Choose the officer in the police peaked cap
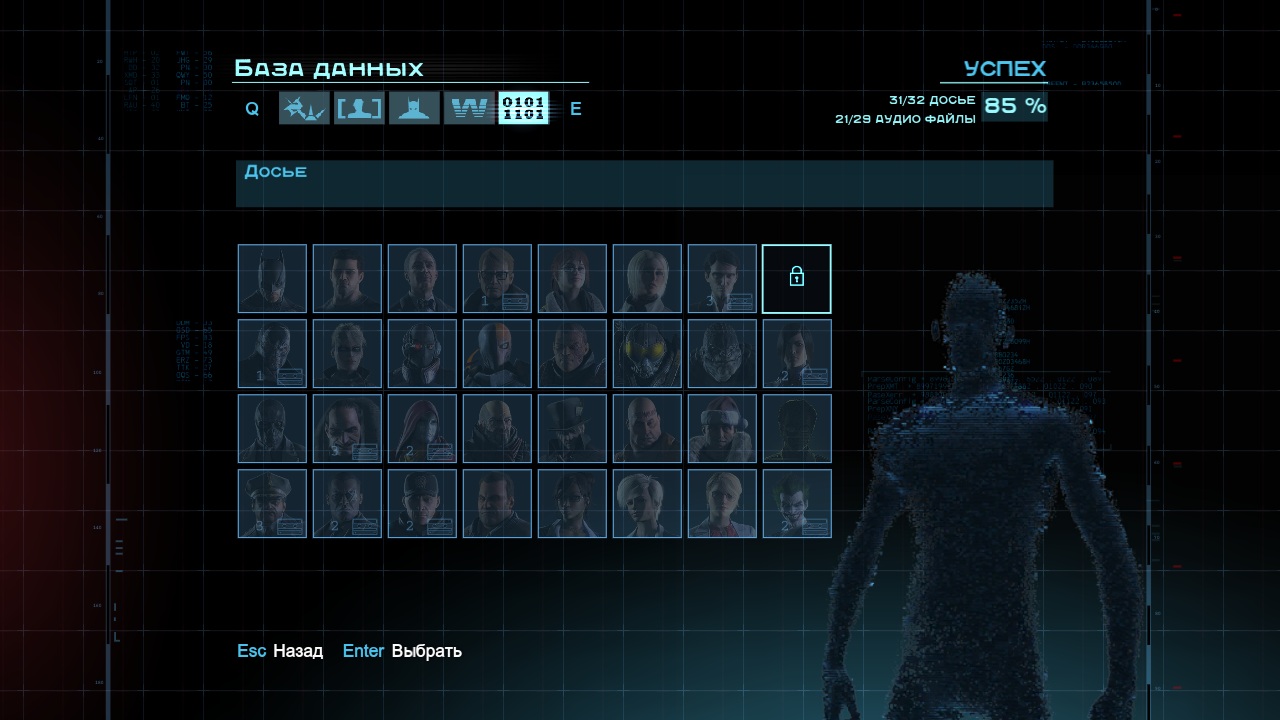The image size is (1280, 720). click(272, 504)
